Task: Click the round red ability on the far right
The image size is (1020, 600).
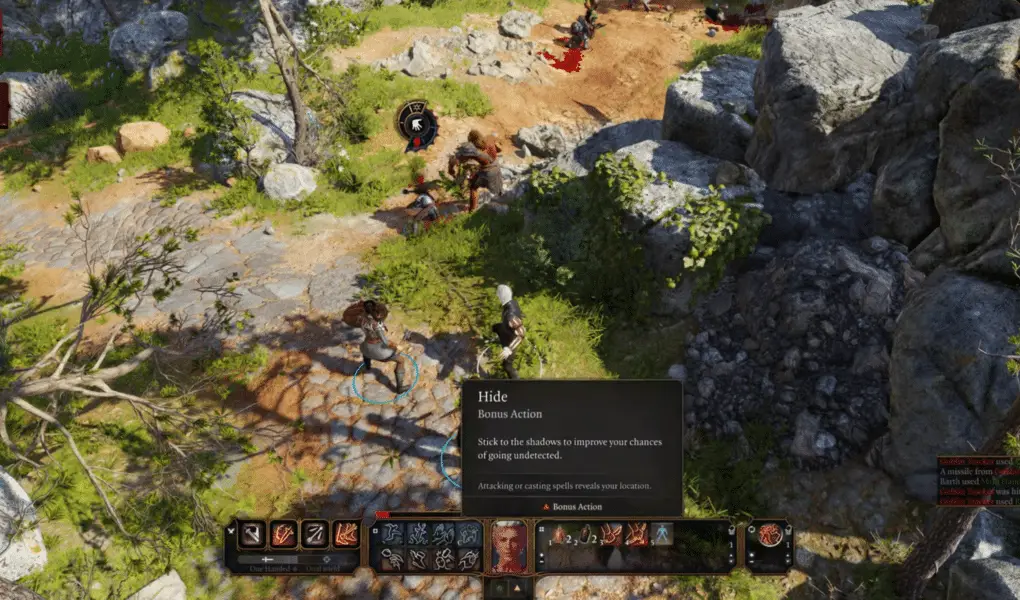Action: click(x=769, y=535)
